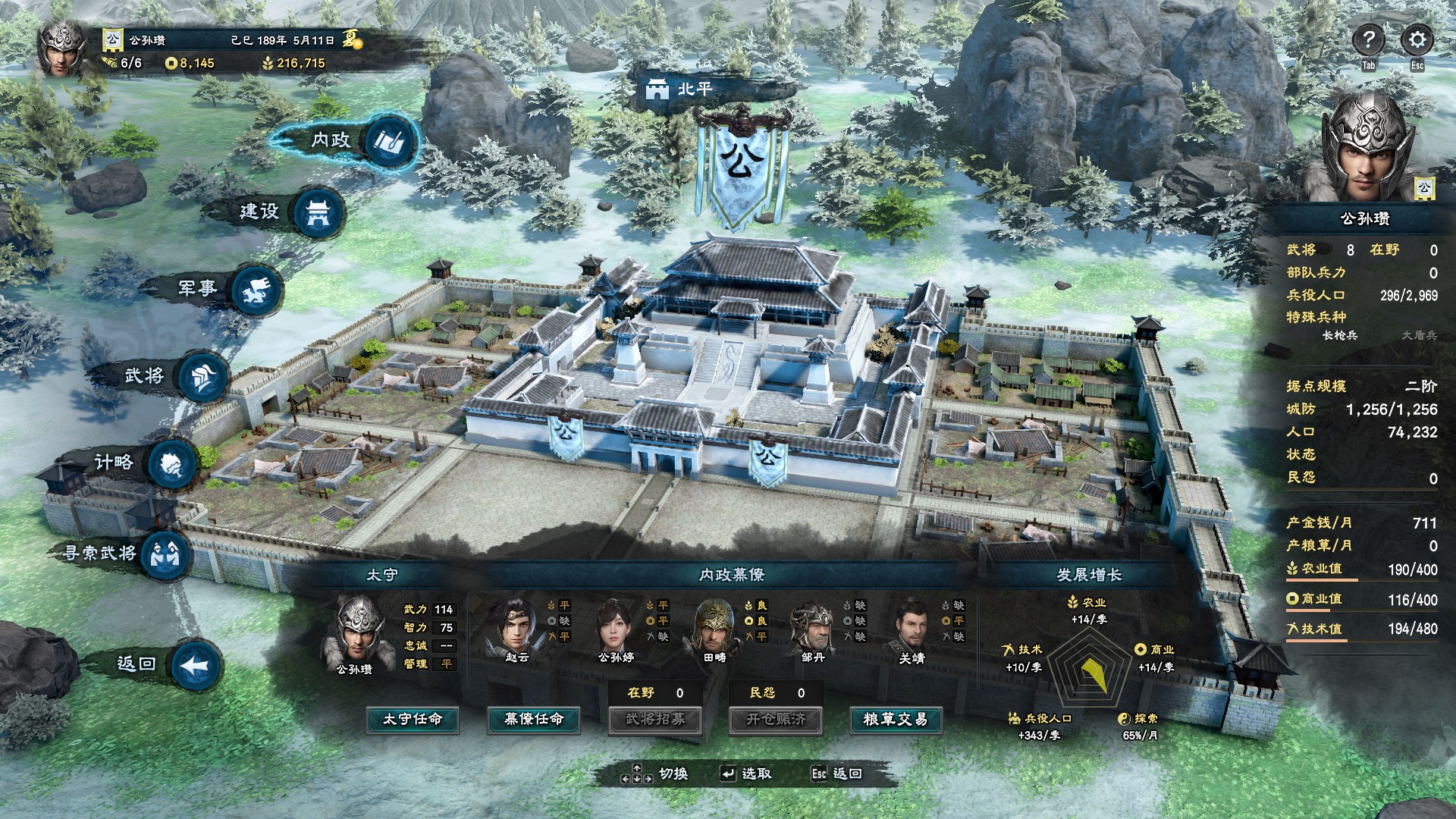Open 太守任命 governor appointment
This screenshot has width=1456, height=819.
[x=412, y=719]
